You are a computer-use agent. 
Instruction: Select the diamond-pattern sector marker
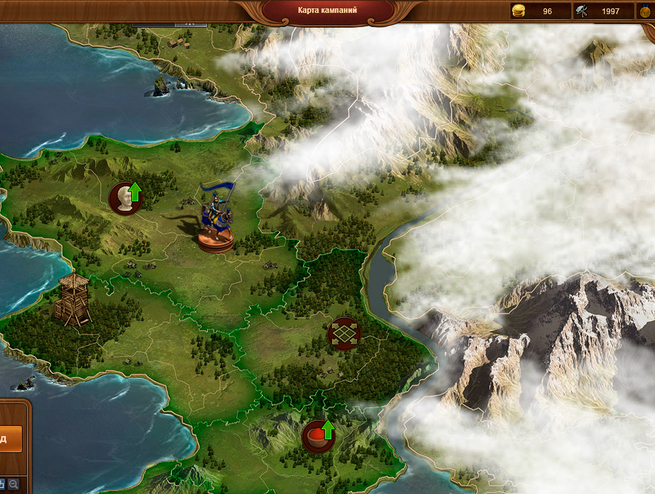(343, 333)
